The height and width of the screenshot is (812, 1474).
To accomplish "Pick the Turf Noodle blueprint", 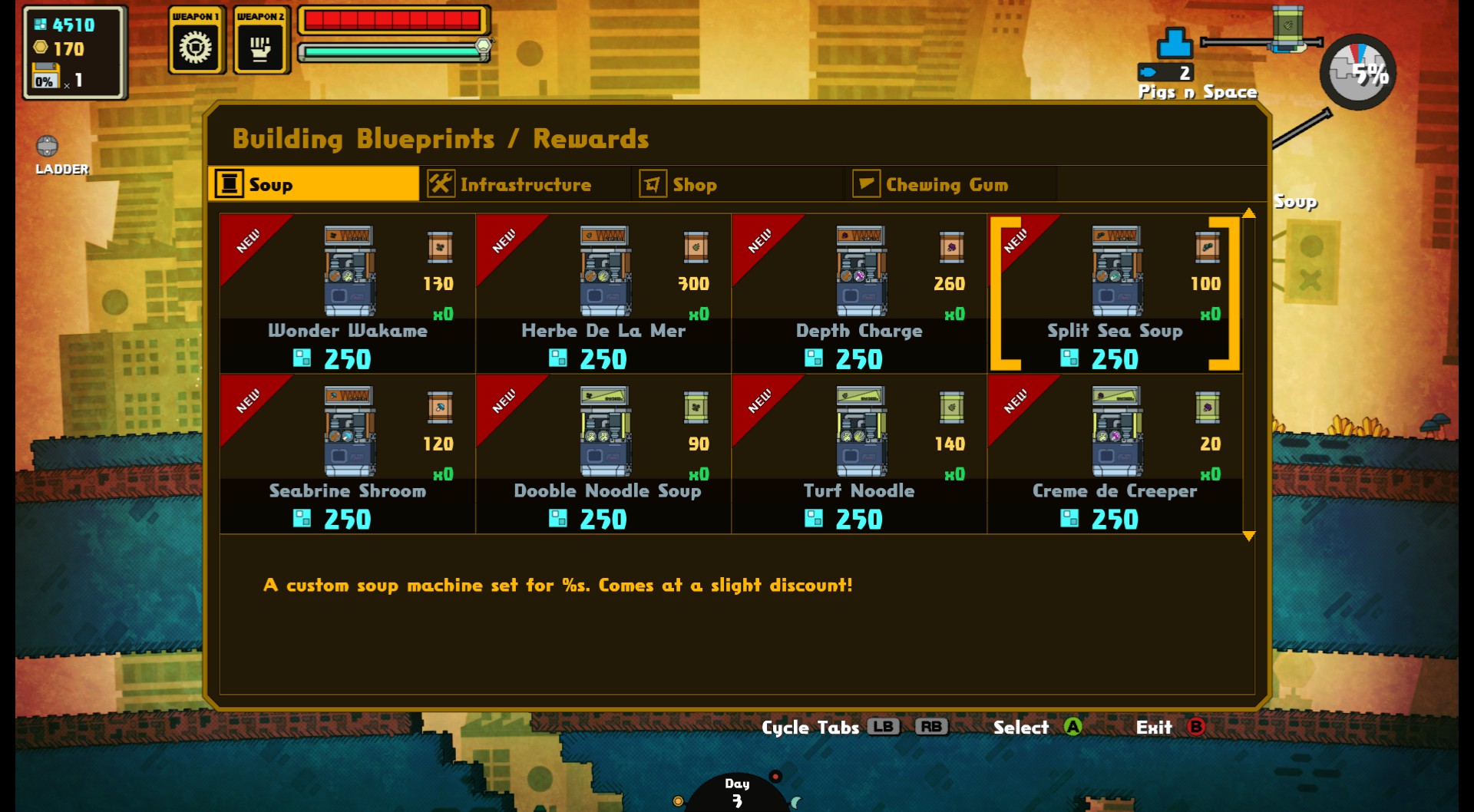I will point(859,454).
